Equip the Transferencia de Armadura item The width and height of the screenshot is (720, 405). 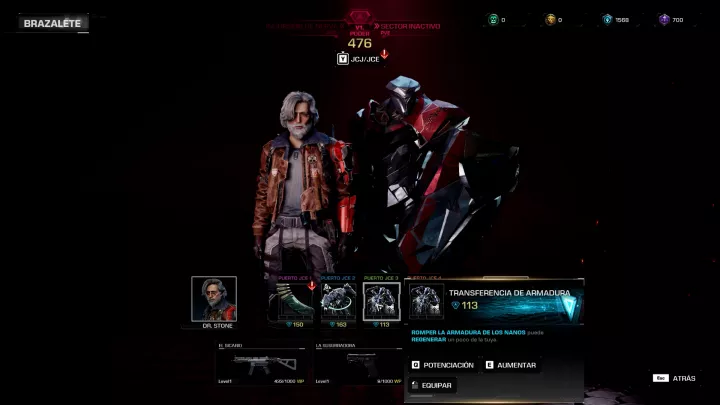click(x=431, y=385)
